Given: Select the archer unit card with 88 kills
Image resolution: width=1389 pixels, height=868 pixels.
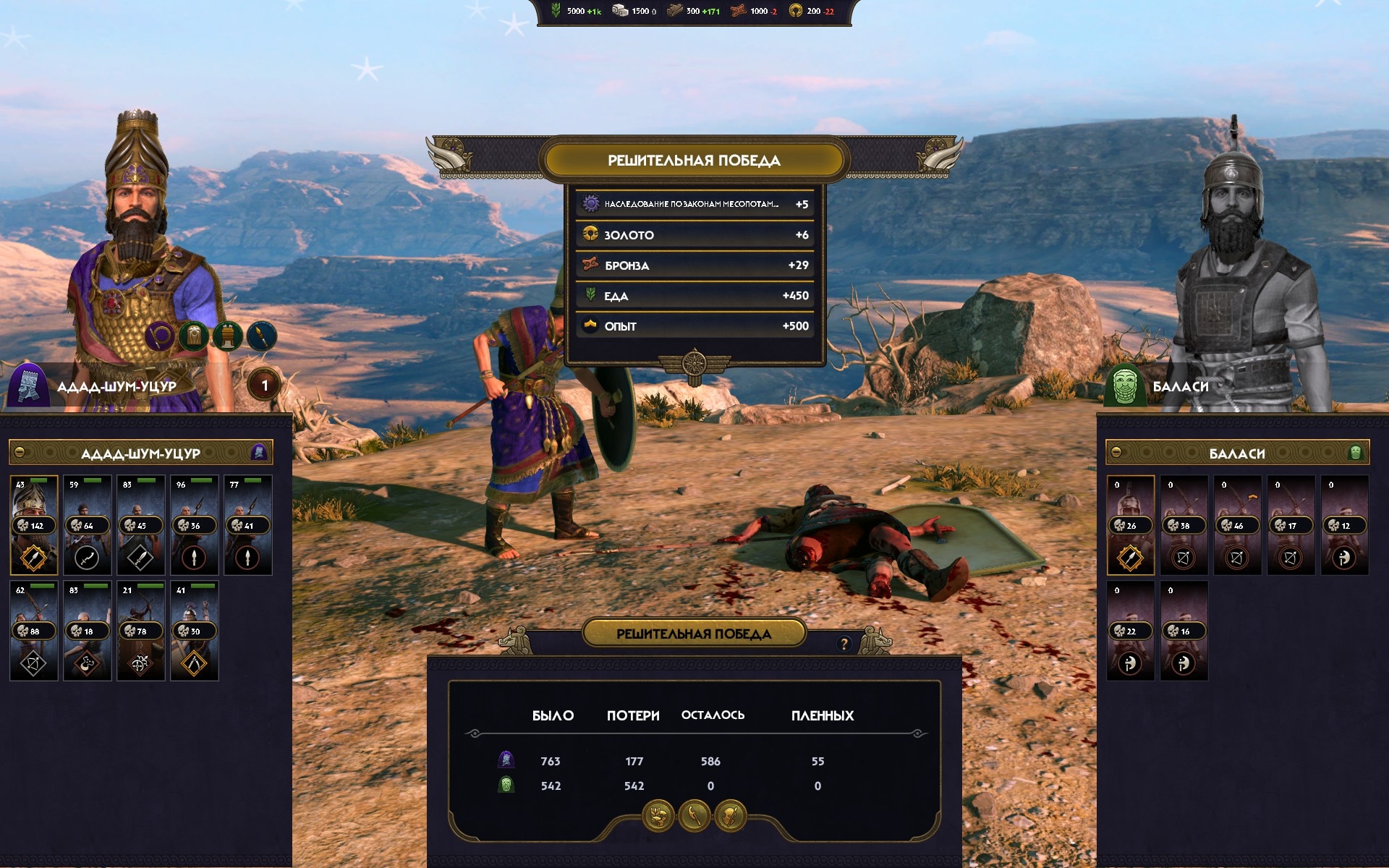Looking at the screenshot, I should [x=34, y=631].
